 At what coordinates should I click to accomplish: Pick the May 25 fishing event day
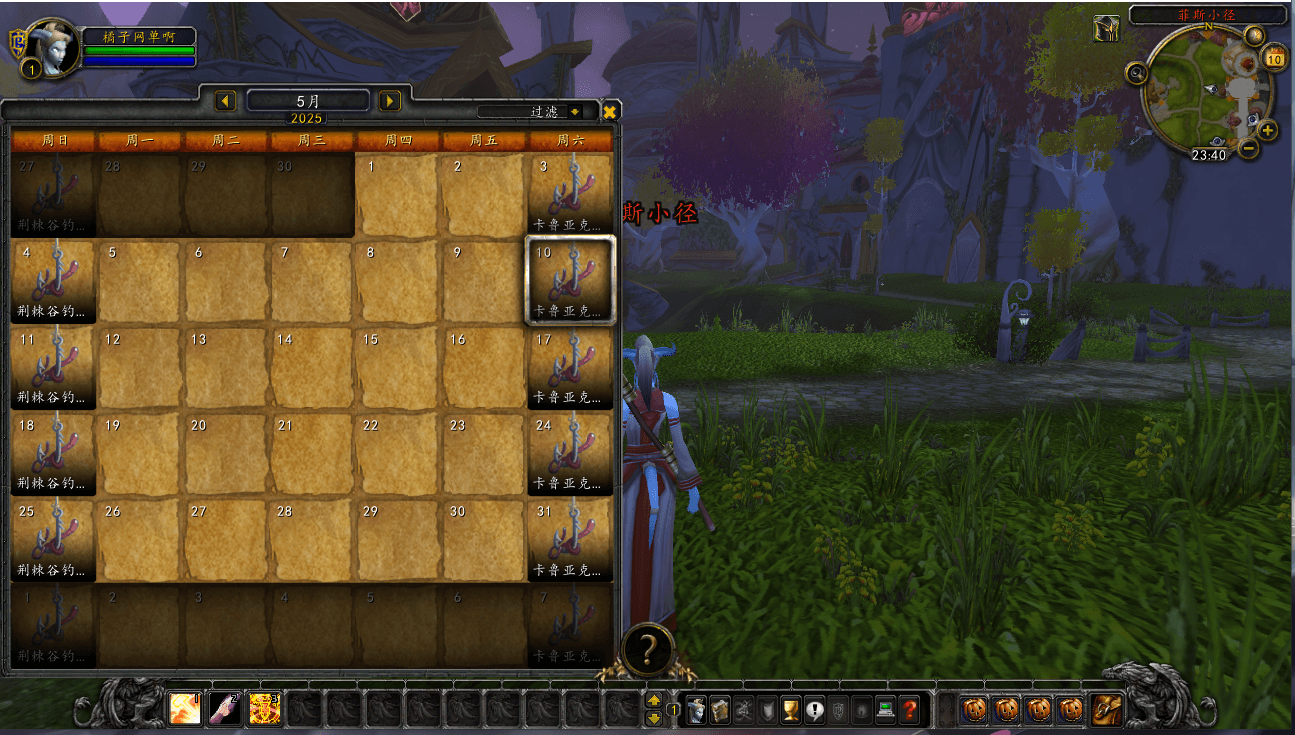(54, 539)
